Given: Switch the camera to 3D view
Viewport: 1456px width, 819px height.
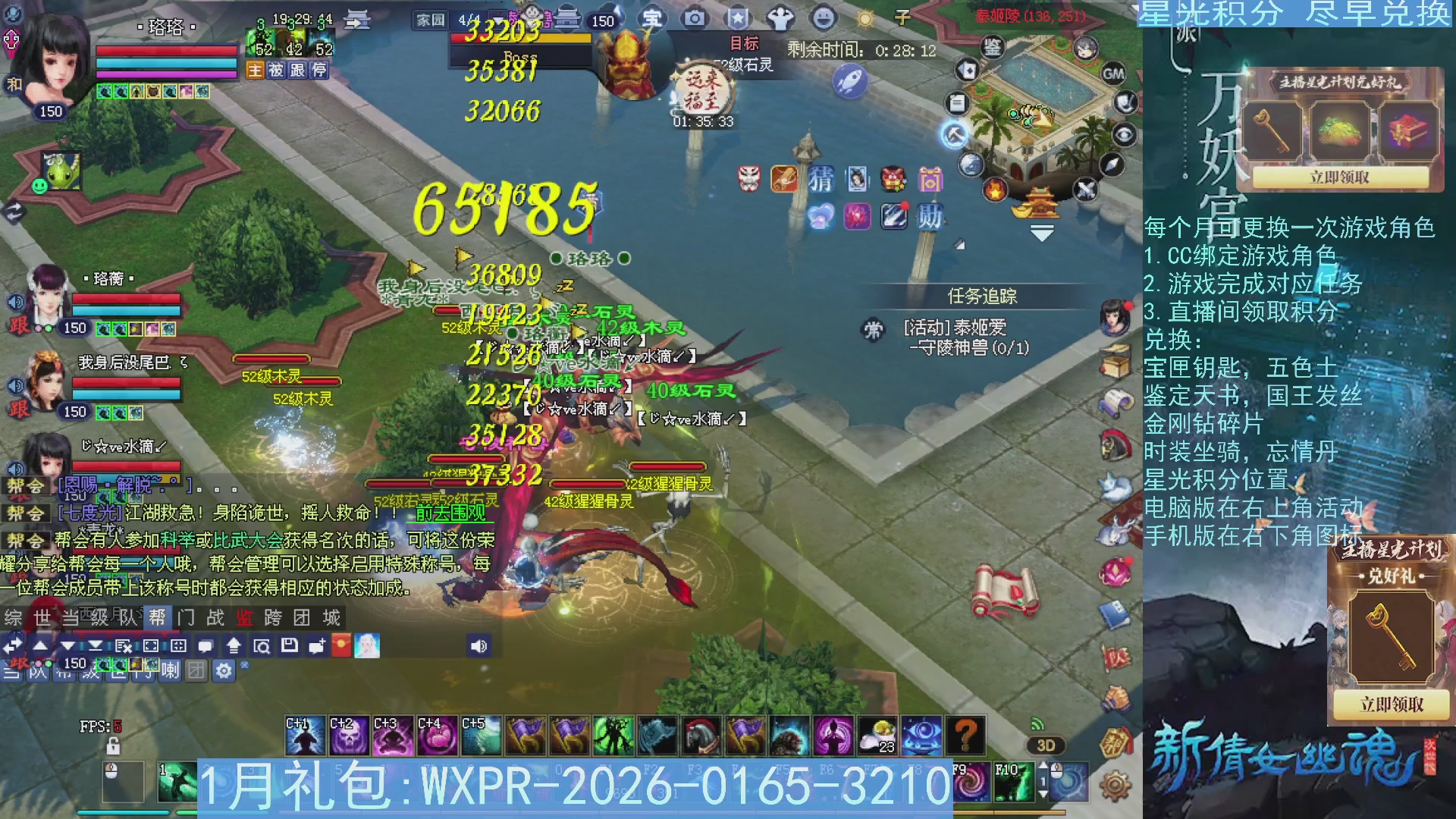Looking at the screenshot, I should 1044,745.
